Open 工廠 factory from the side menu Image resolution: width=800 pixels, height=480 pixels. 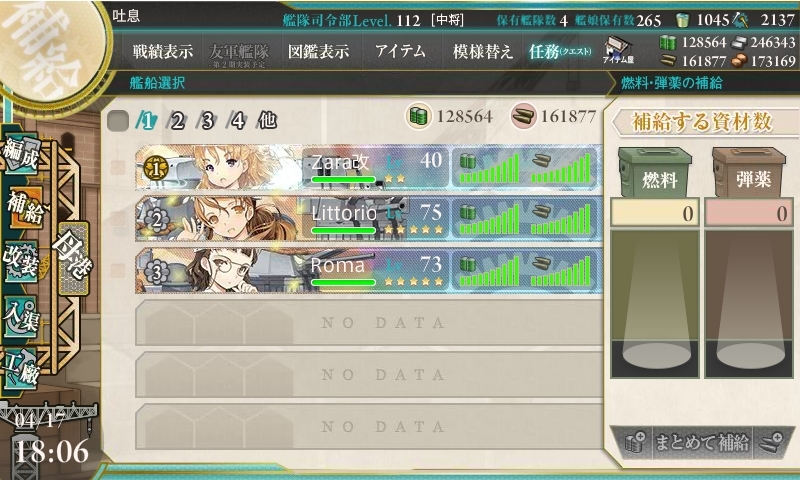(22, 366)
